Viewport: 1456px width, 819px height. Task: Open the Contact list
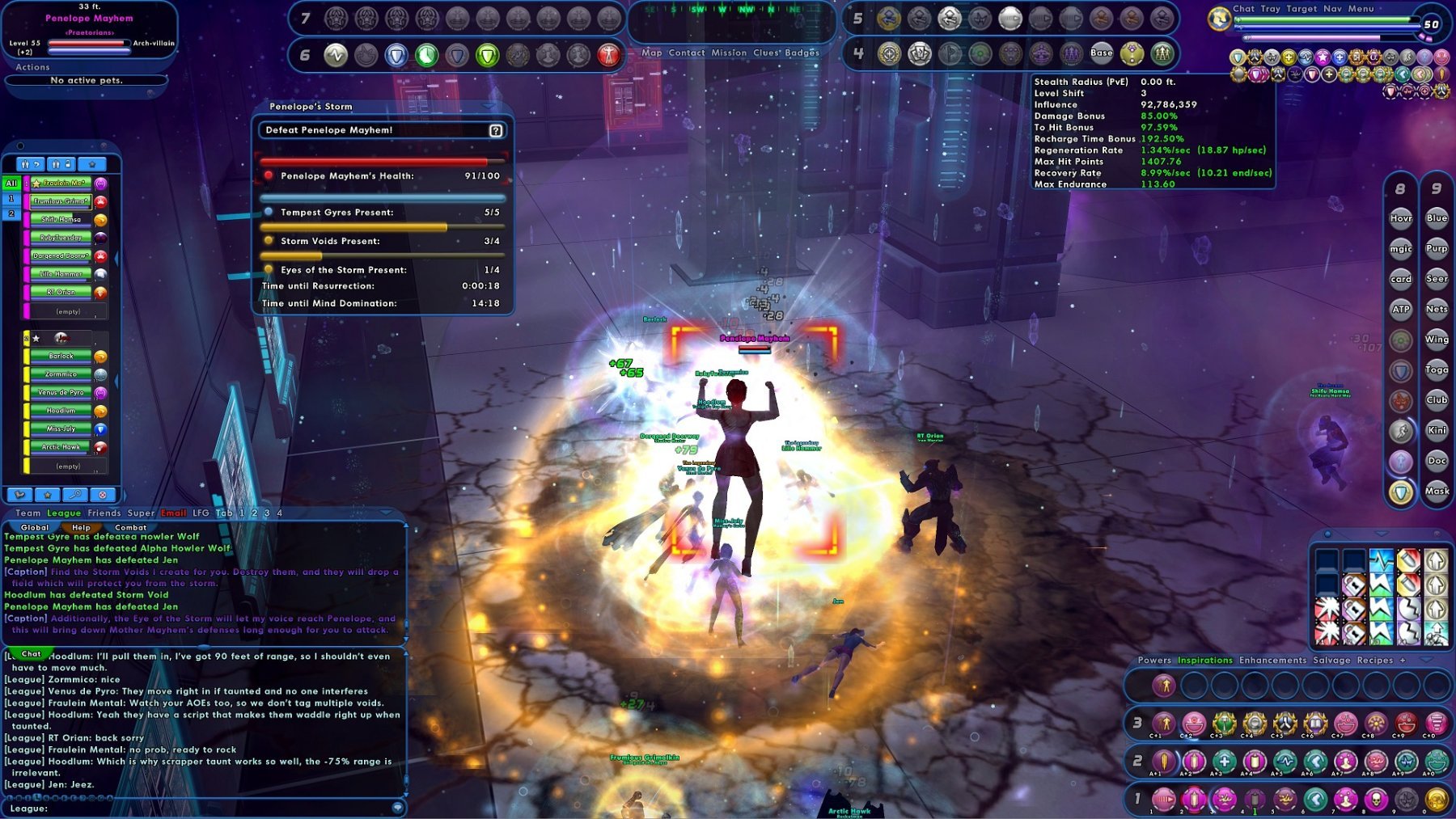(687, 53)
